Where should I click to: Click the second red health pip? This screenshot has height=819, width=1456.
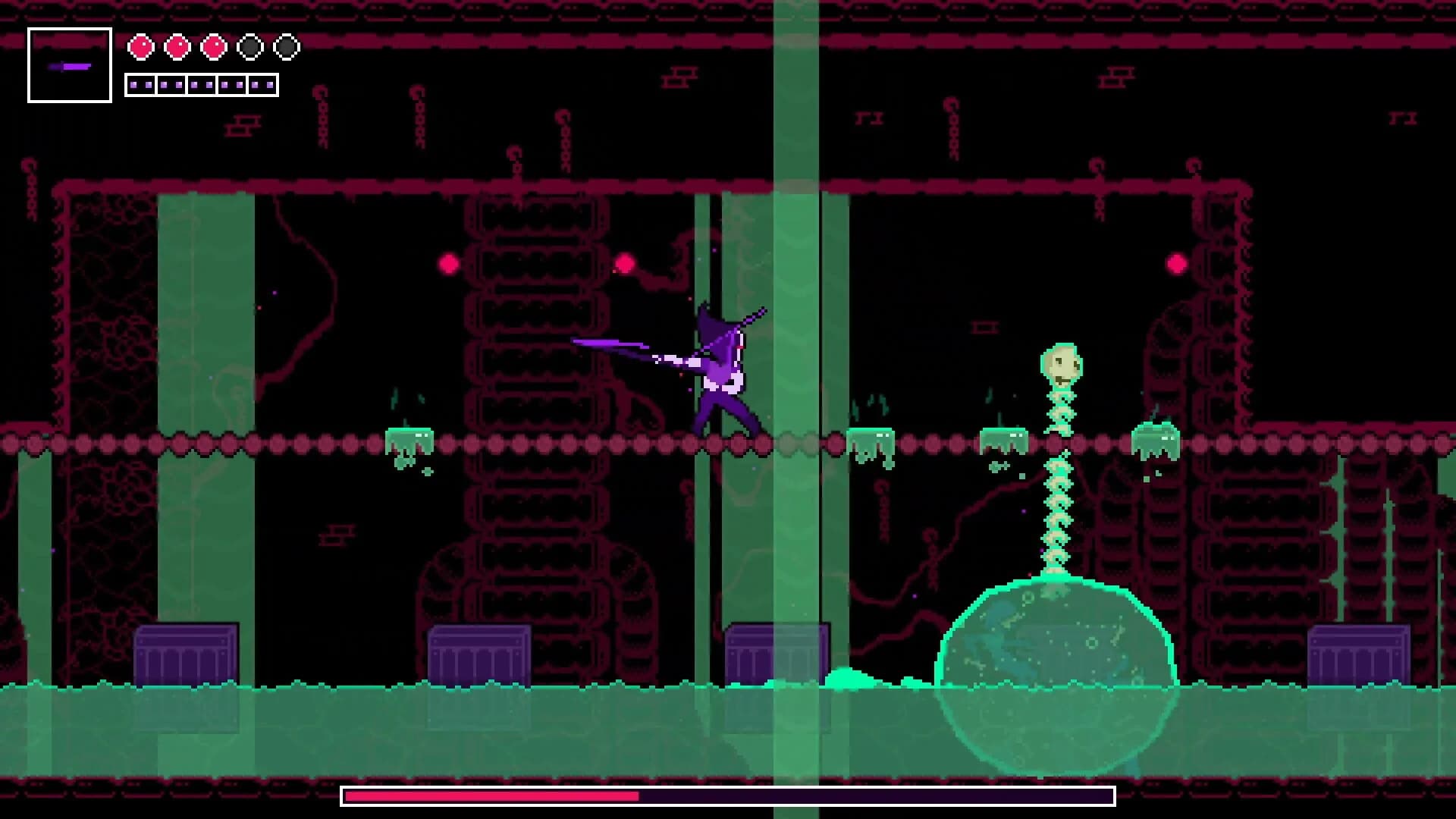click(177, 45)
